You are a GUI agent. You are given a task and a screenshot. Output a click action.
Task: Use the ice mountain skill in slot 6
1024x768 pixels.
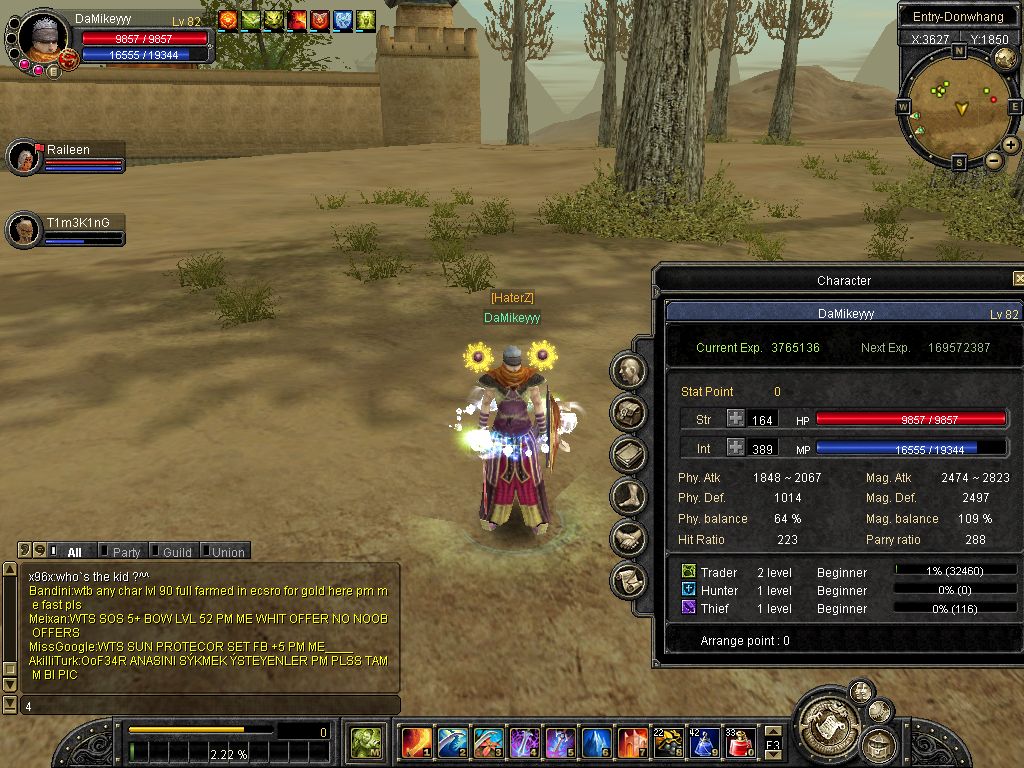click(596, 743)
